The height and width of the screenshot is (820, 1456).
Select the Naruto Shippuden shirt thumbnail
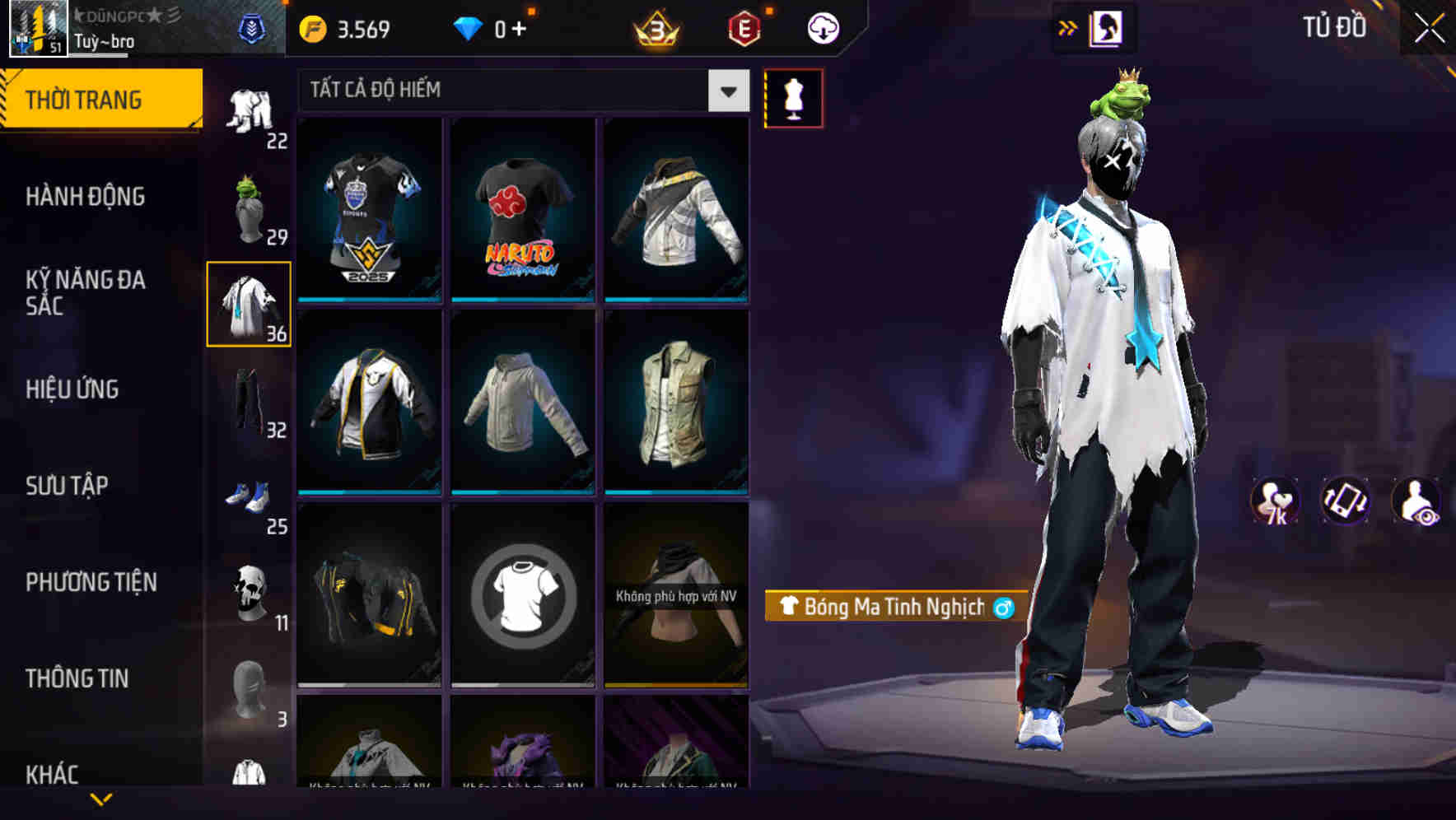click(521, 210)
